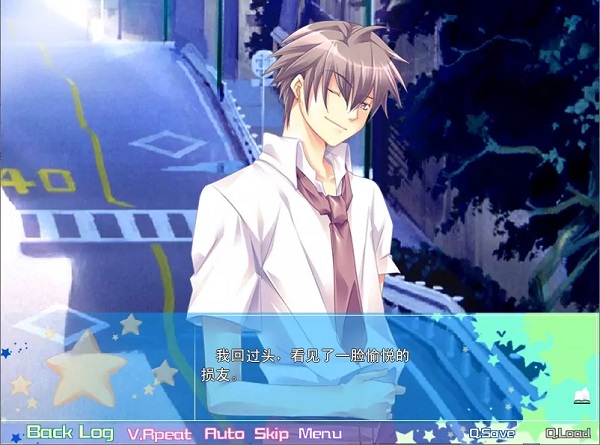This screenshot has height=445, width=600.
Task: Replay the voice with V.Rpeat
Action: point(160,434)
